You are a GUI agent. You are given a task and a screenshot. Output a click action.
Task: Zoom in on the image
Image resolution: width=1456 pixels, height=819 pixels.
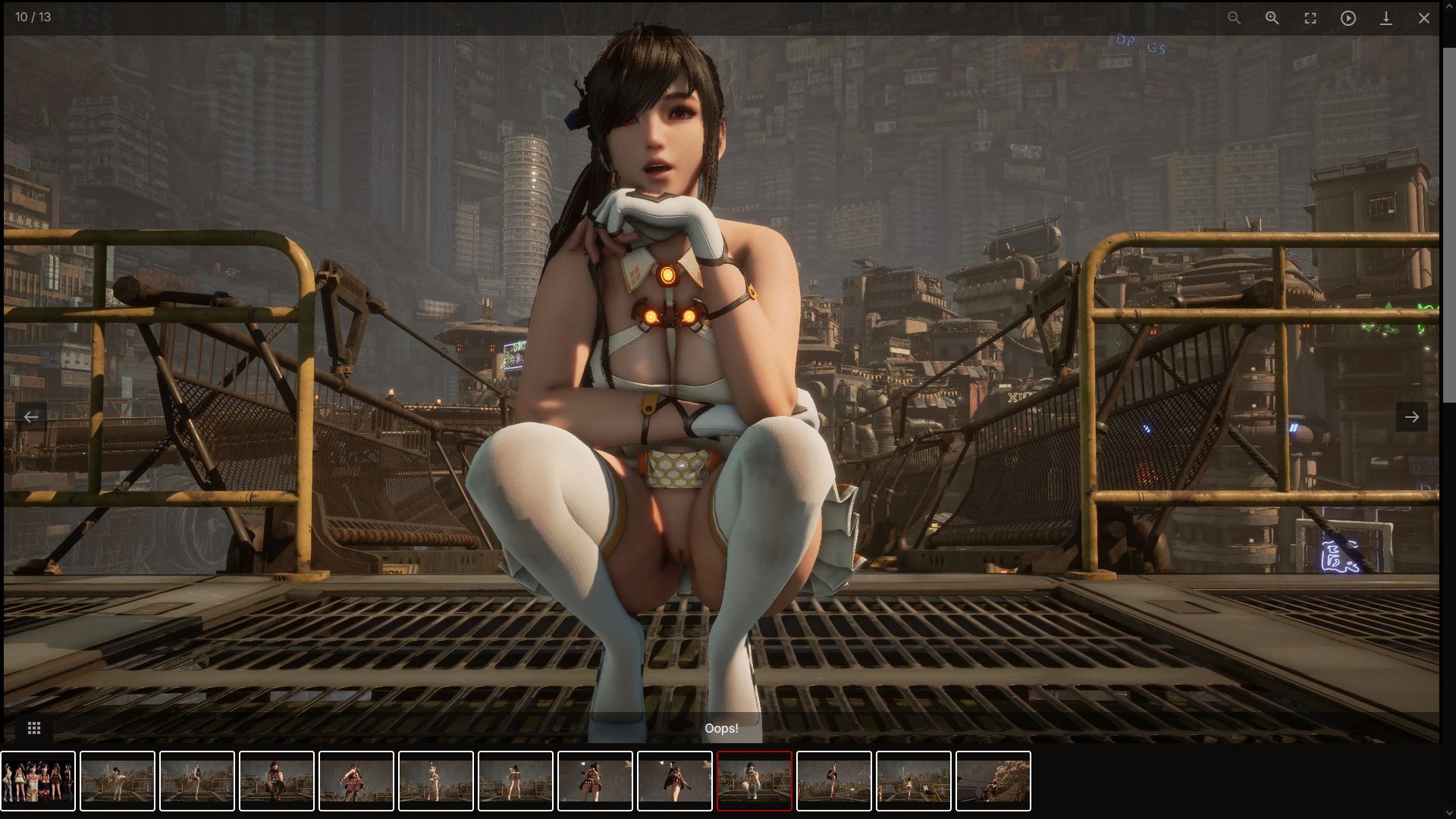coord(1272,18)
